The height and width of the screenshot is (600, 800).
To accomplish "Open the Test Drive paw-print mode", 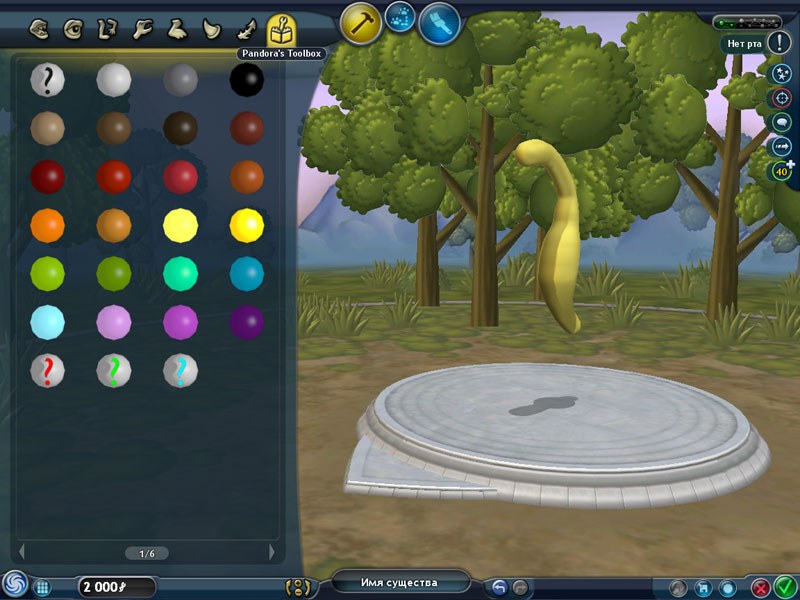I will click(400, 16).
